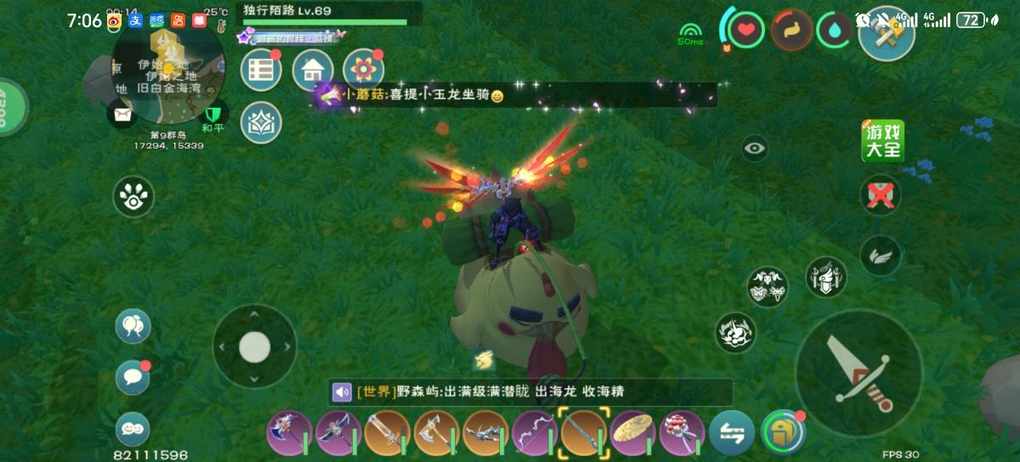Toggle the eye visibility icon
This screenshot has height=462, width=1020.
pos(755,149)
